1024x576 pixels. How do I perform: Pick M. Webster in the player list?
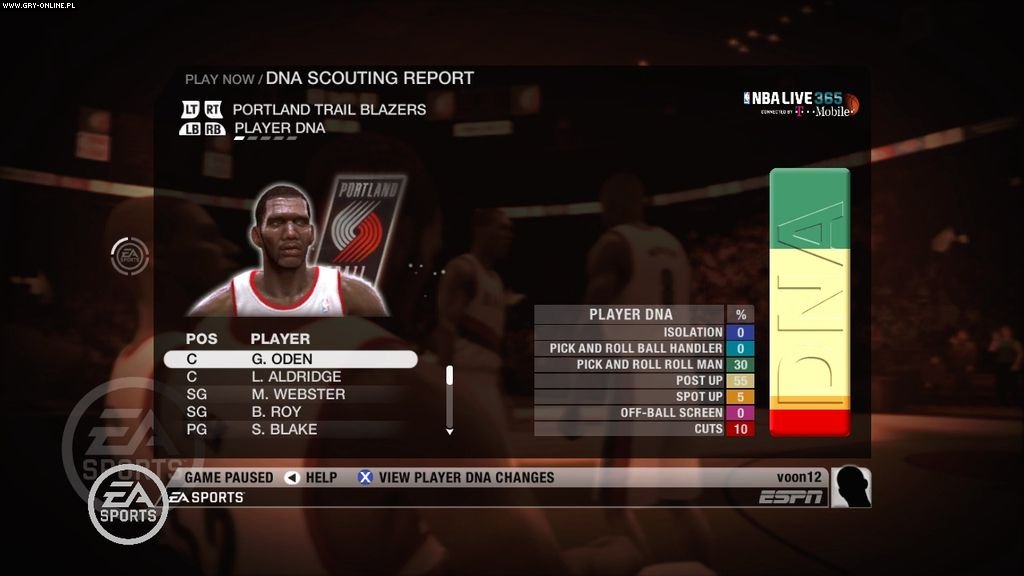click(x=290, y=394)
